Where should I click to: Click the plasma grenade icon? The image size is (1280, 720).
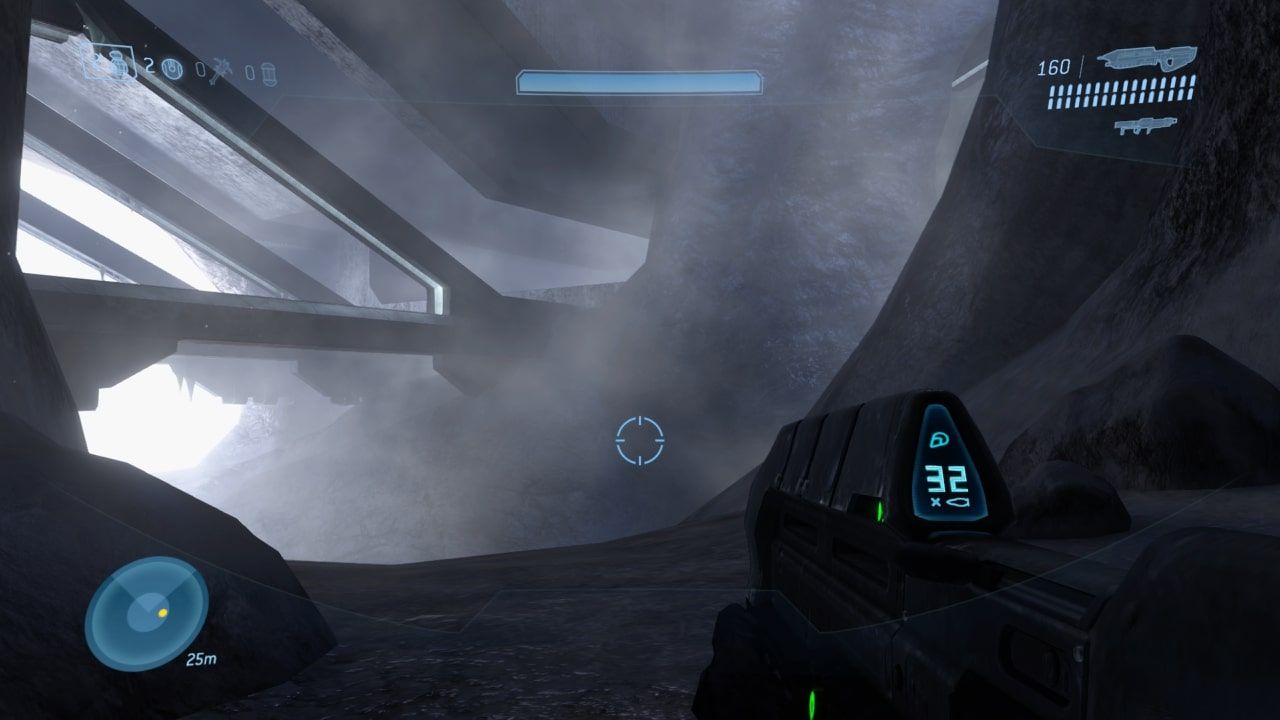point(172,68)
